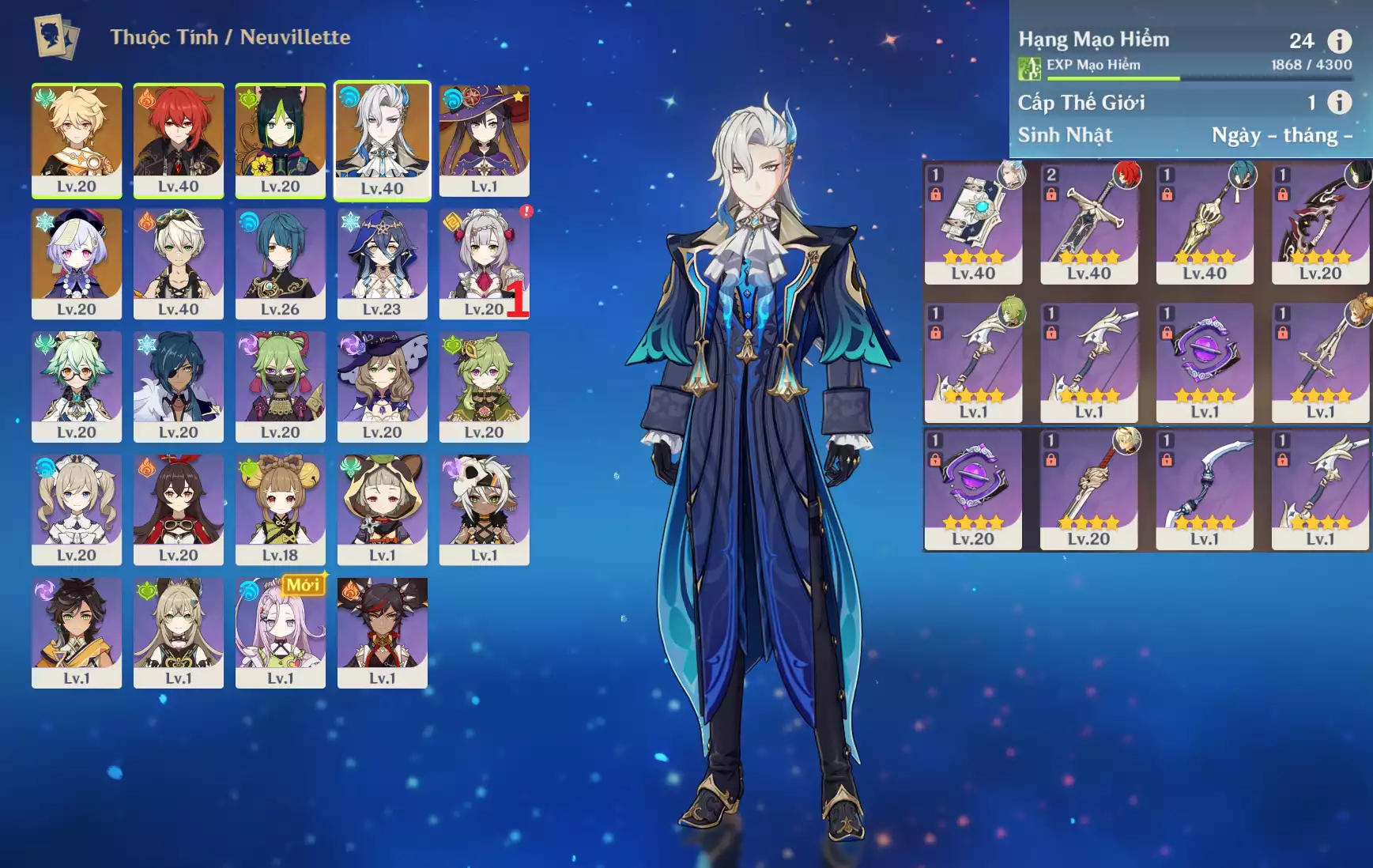The width and height of the screenshot is (1373, 868).
Task: Open the new character card marked Mới
Action: (281, 632)
